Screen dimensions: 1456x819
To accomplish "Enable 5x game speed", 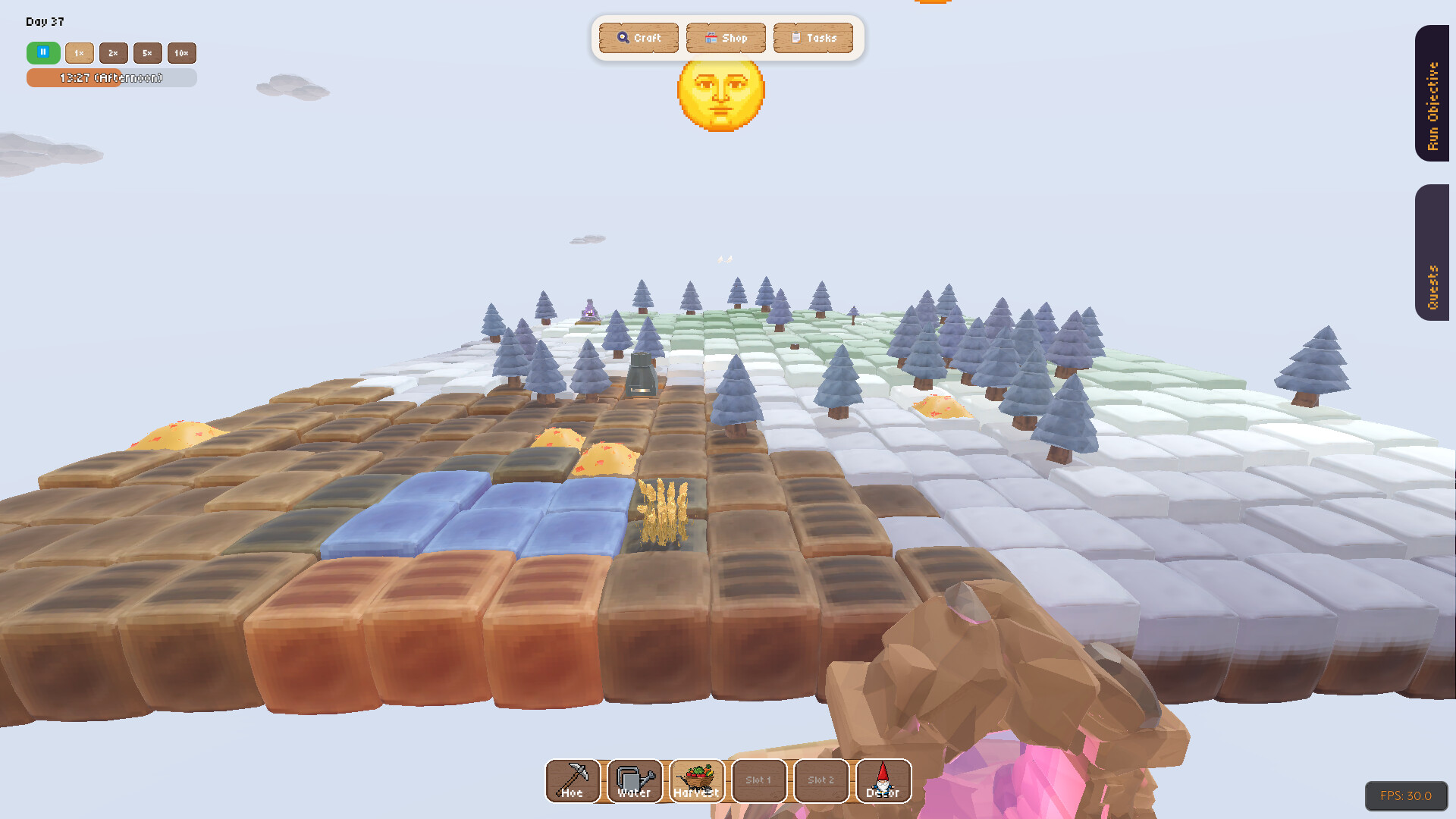I will click(x=147, y=53).
